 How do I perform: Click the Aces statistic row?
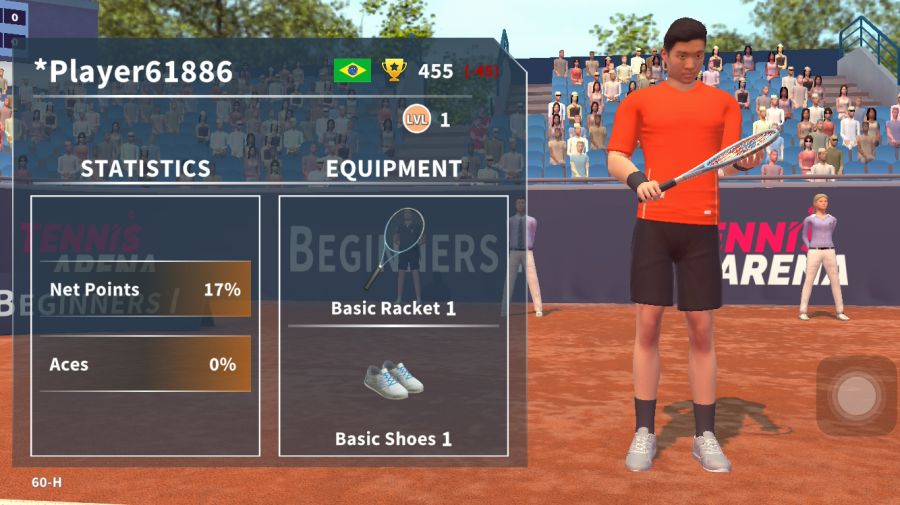point(145,364)
